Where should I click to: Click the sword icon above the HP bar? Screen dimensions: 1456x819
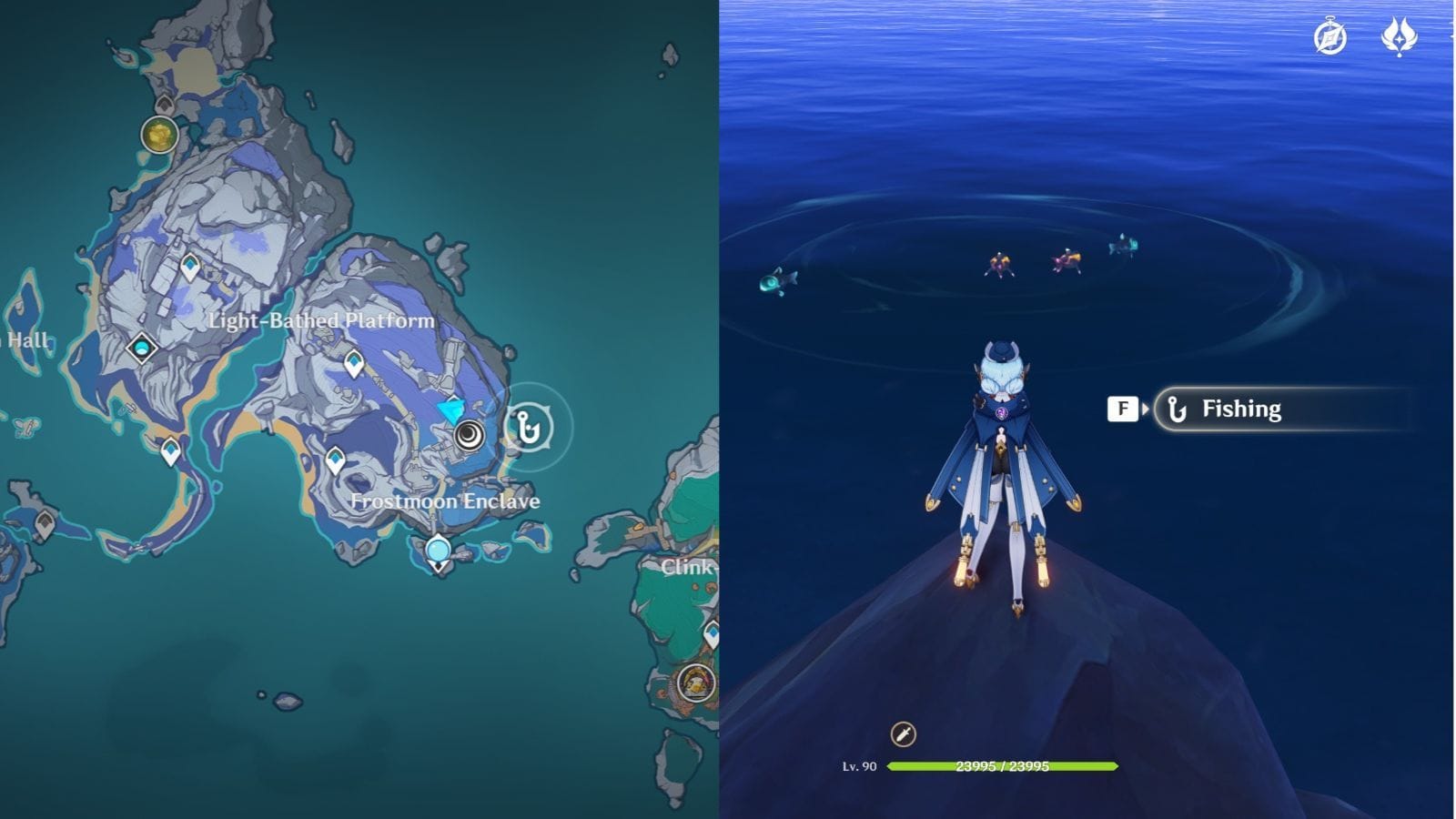tap(904, 732)
